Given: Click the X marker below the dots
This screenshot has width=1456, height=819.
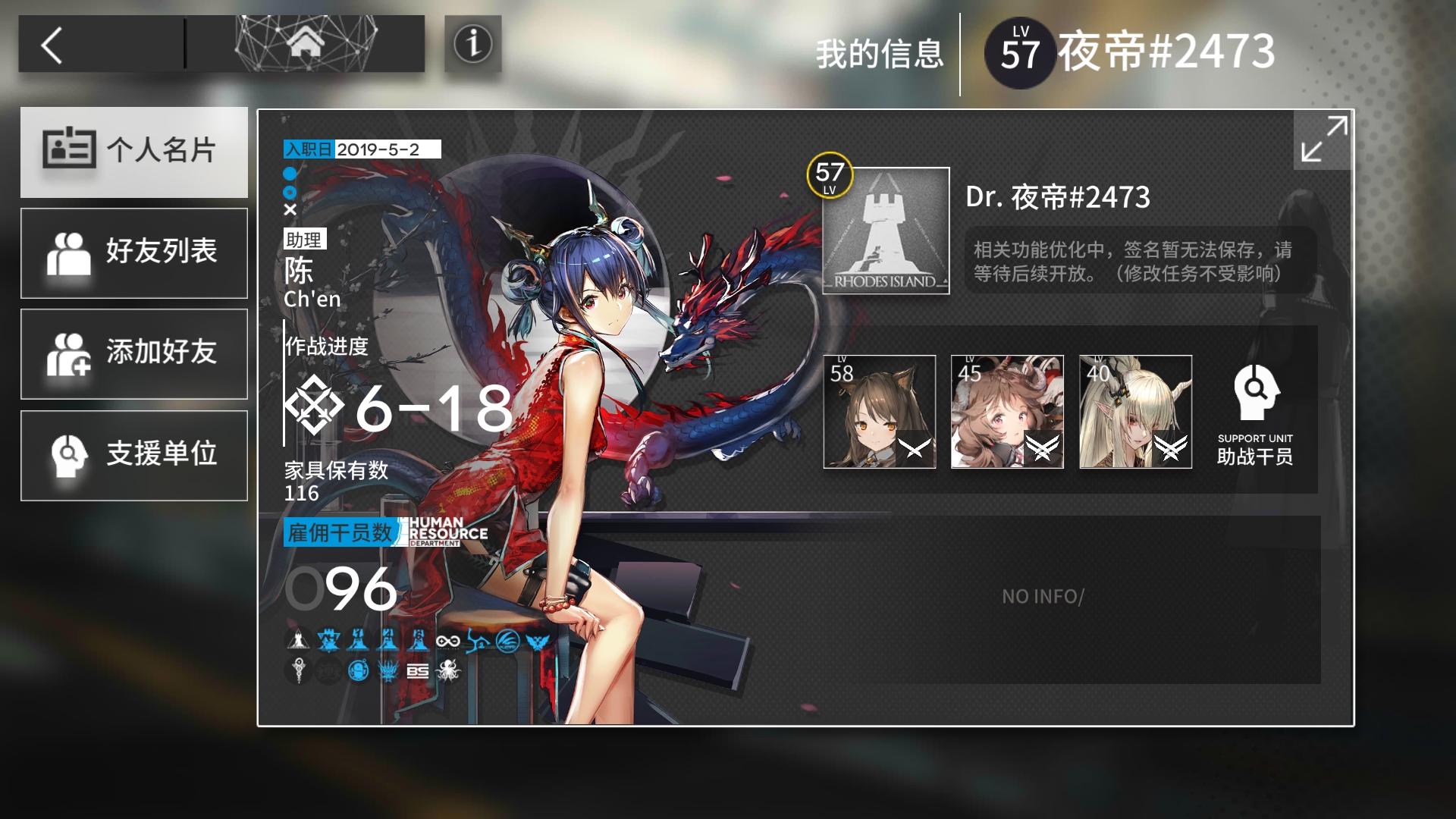Looking at the screenshot, I should 290,210.
